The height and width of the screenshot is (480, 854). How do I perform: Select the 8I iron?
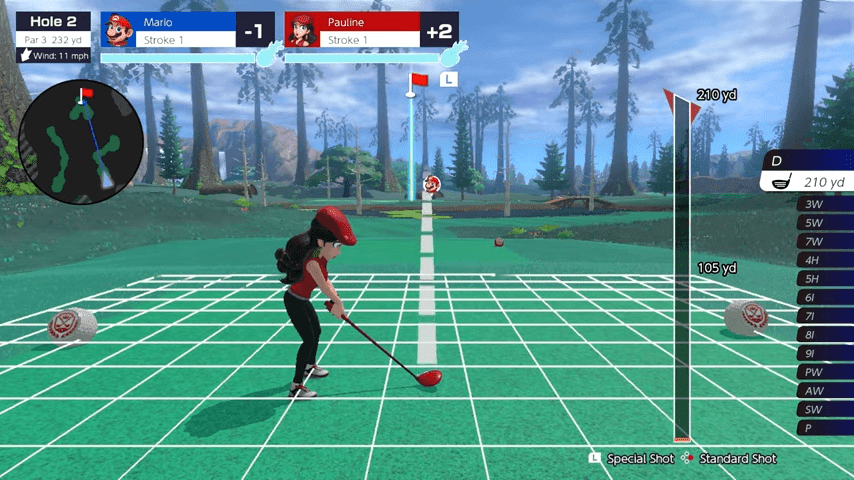[822, 335]
